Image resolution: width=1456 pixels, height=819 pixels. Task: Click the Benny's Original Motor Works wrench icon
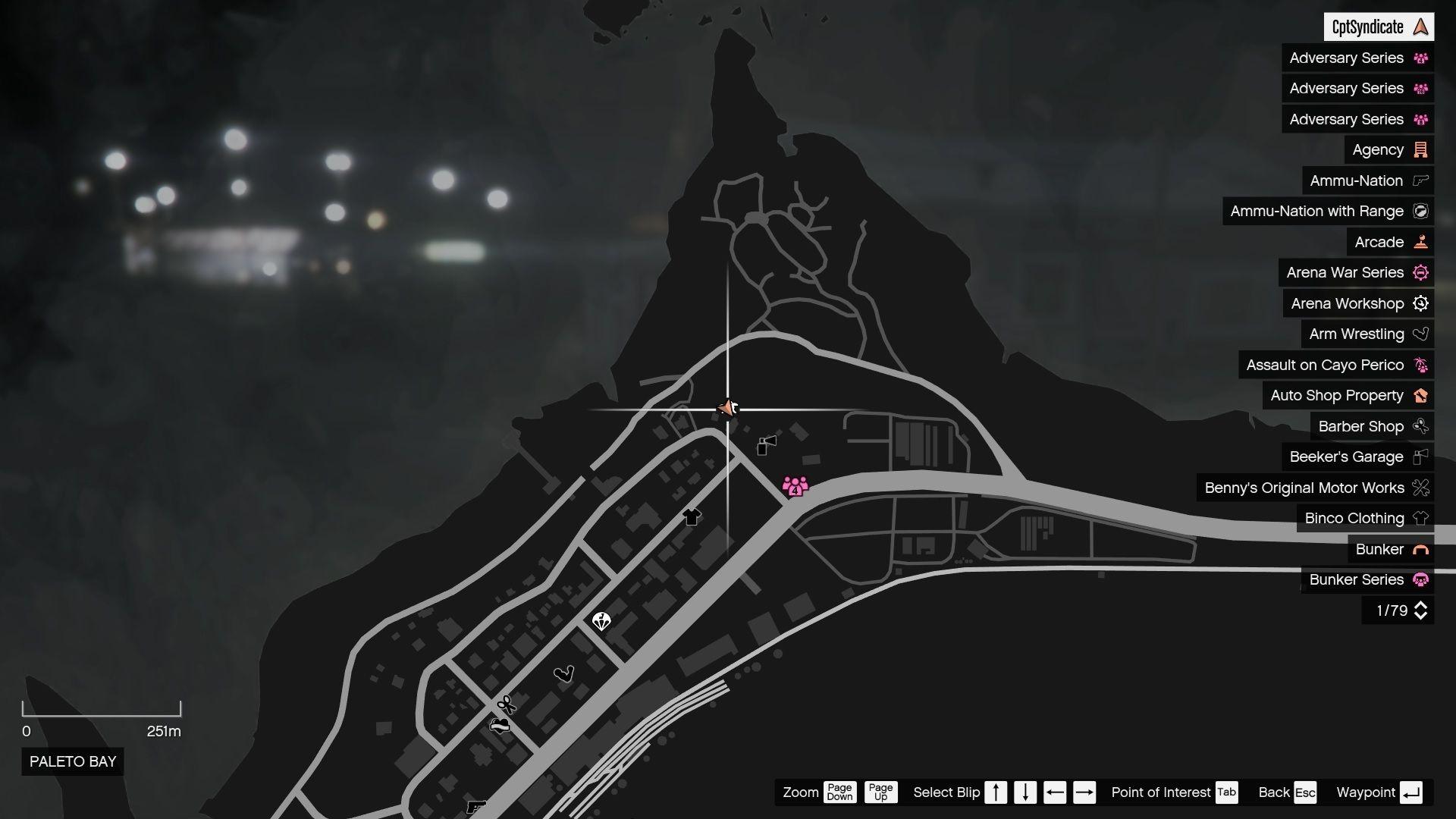pyautogui.click(x=1421, y=488)
